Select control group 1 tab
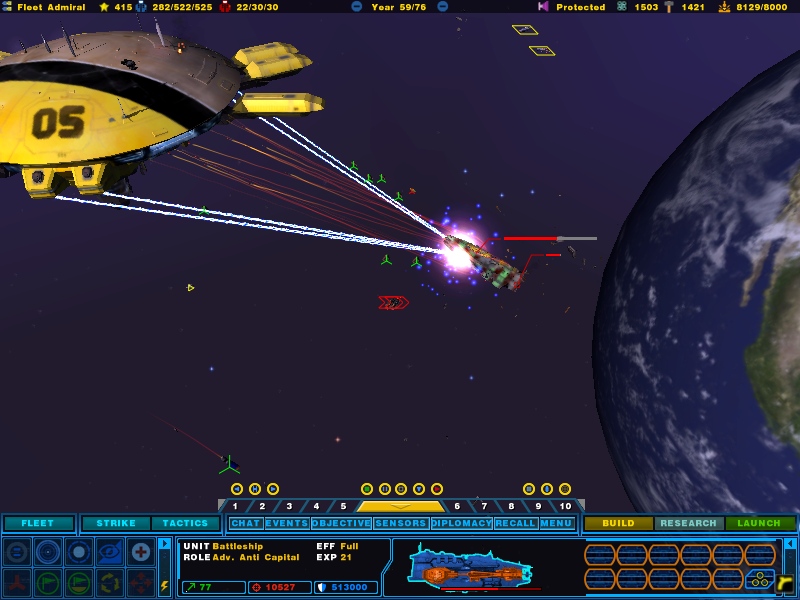The width and height of the screenshot is (800, 600). [x=236, y=507]
